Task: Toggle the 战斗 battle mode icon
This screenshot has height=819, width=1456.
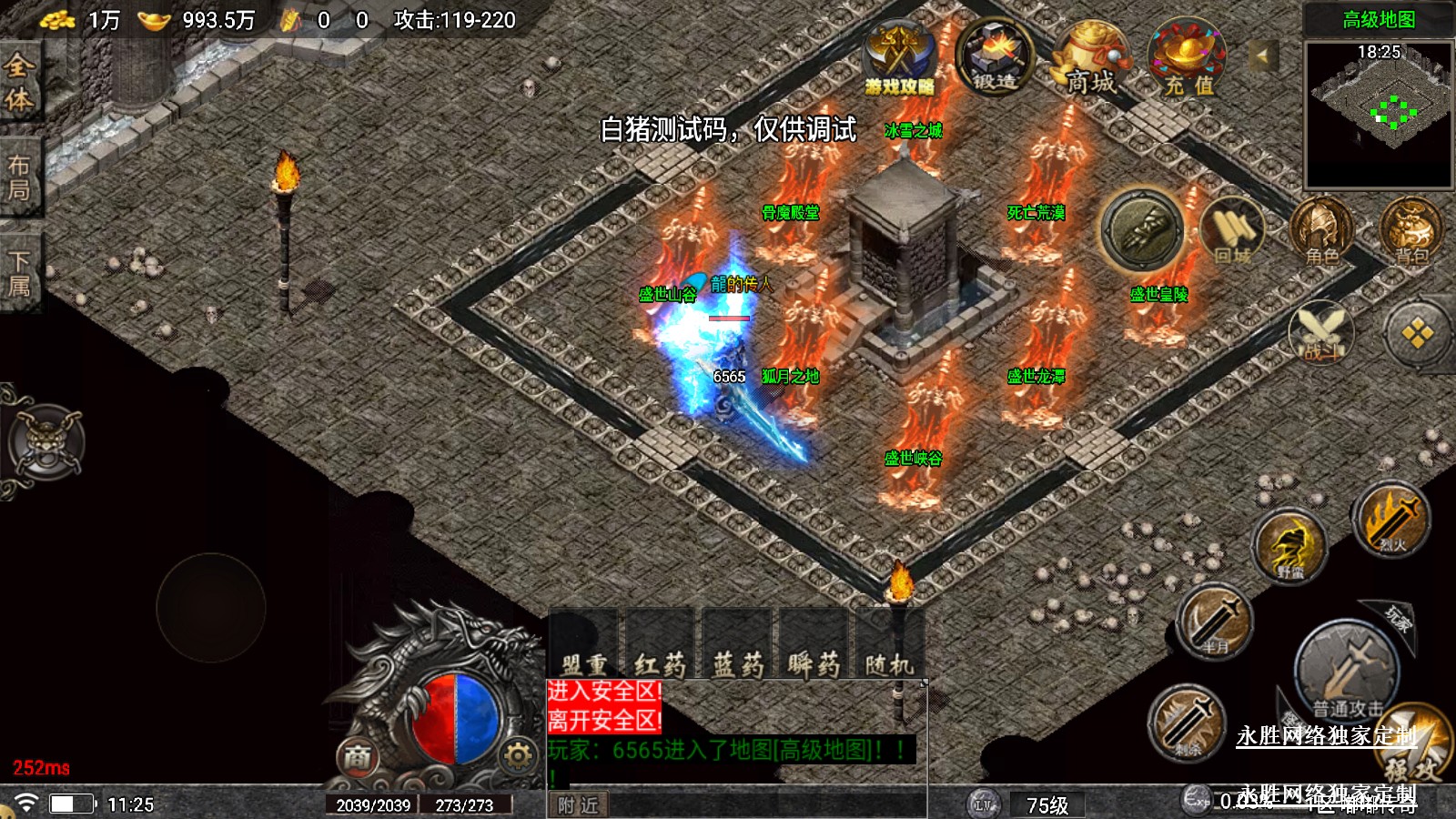Action: pyautogui.click(x=1321, y=330)
